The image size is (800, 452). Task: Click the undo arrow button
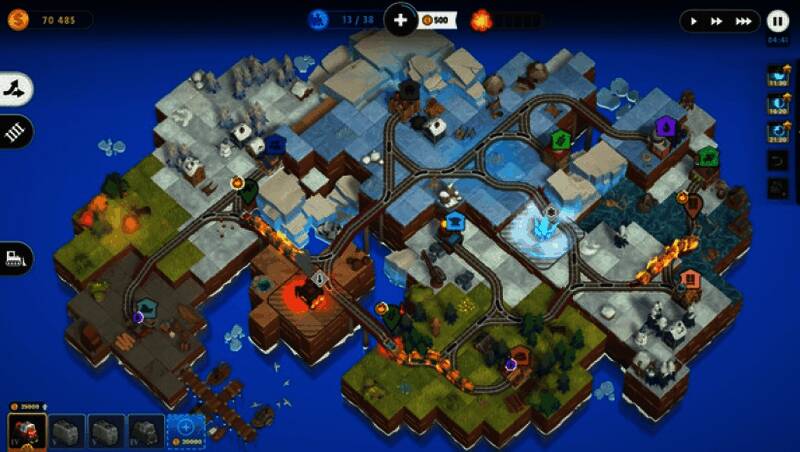pyautogui.click(x=778, y=160)
